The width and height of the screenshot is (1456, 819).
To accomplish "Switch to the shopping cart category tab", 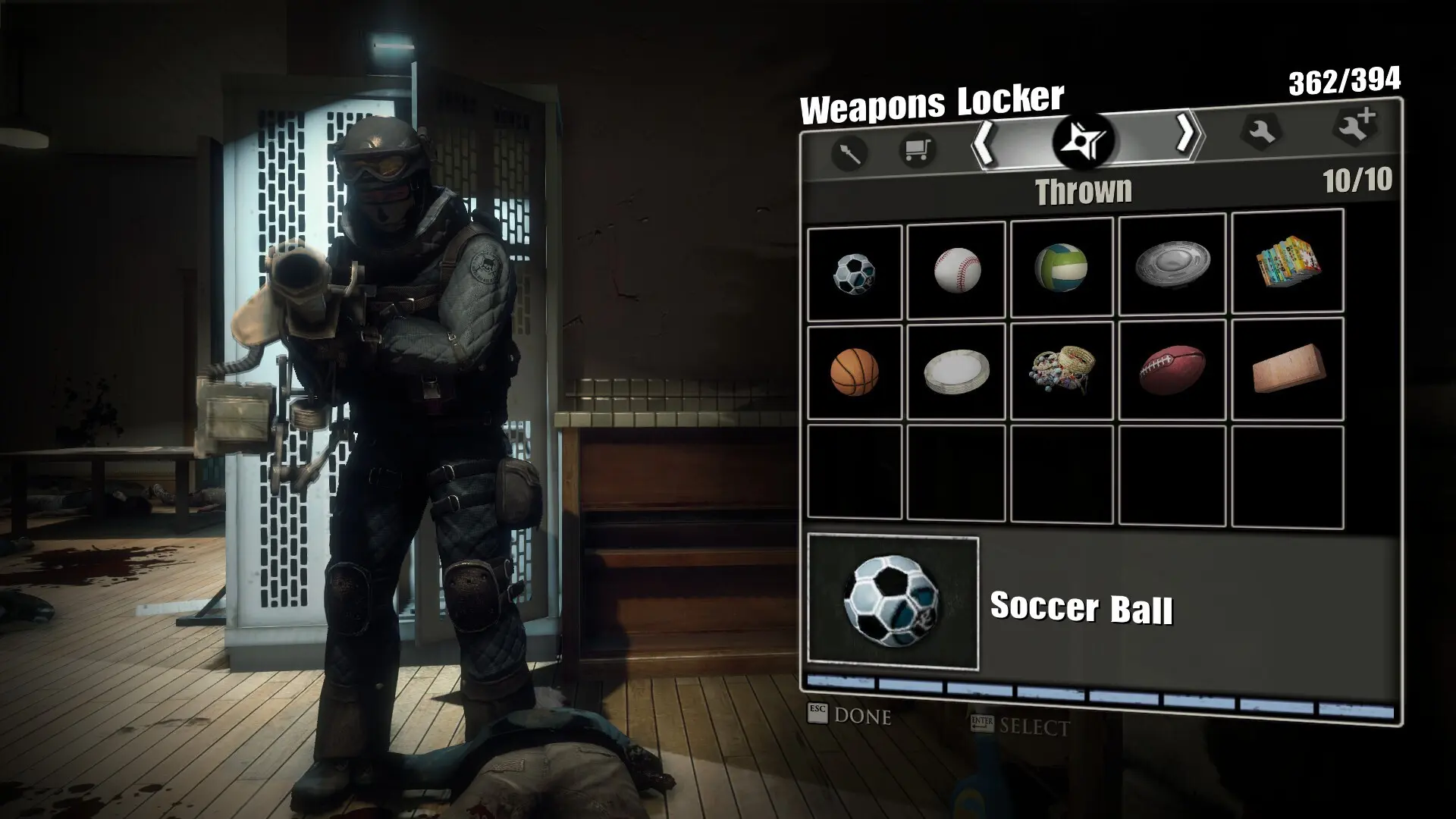I will (x=916, y=149).
